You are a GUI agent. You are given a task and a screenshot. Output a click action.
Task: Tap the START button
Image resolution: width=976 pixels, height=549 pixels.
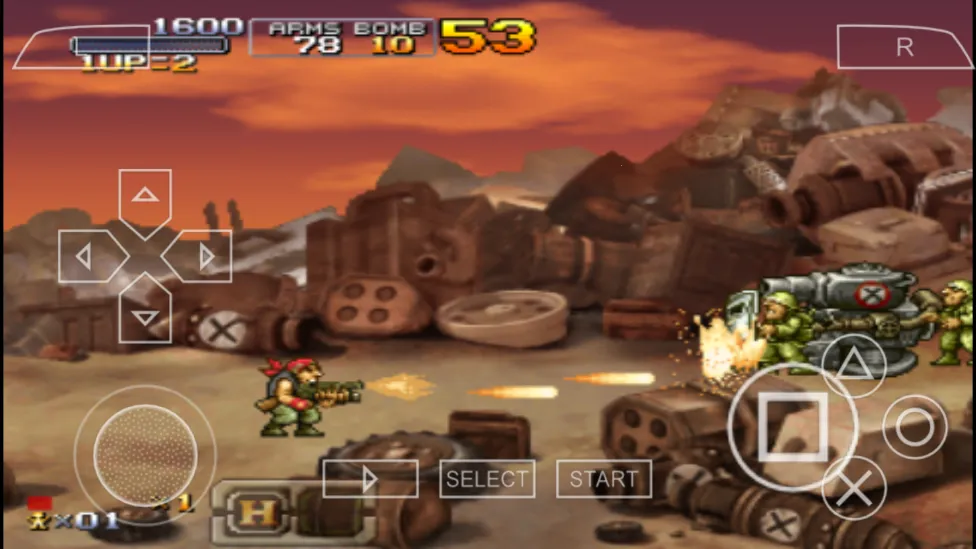604,479
